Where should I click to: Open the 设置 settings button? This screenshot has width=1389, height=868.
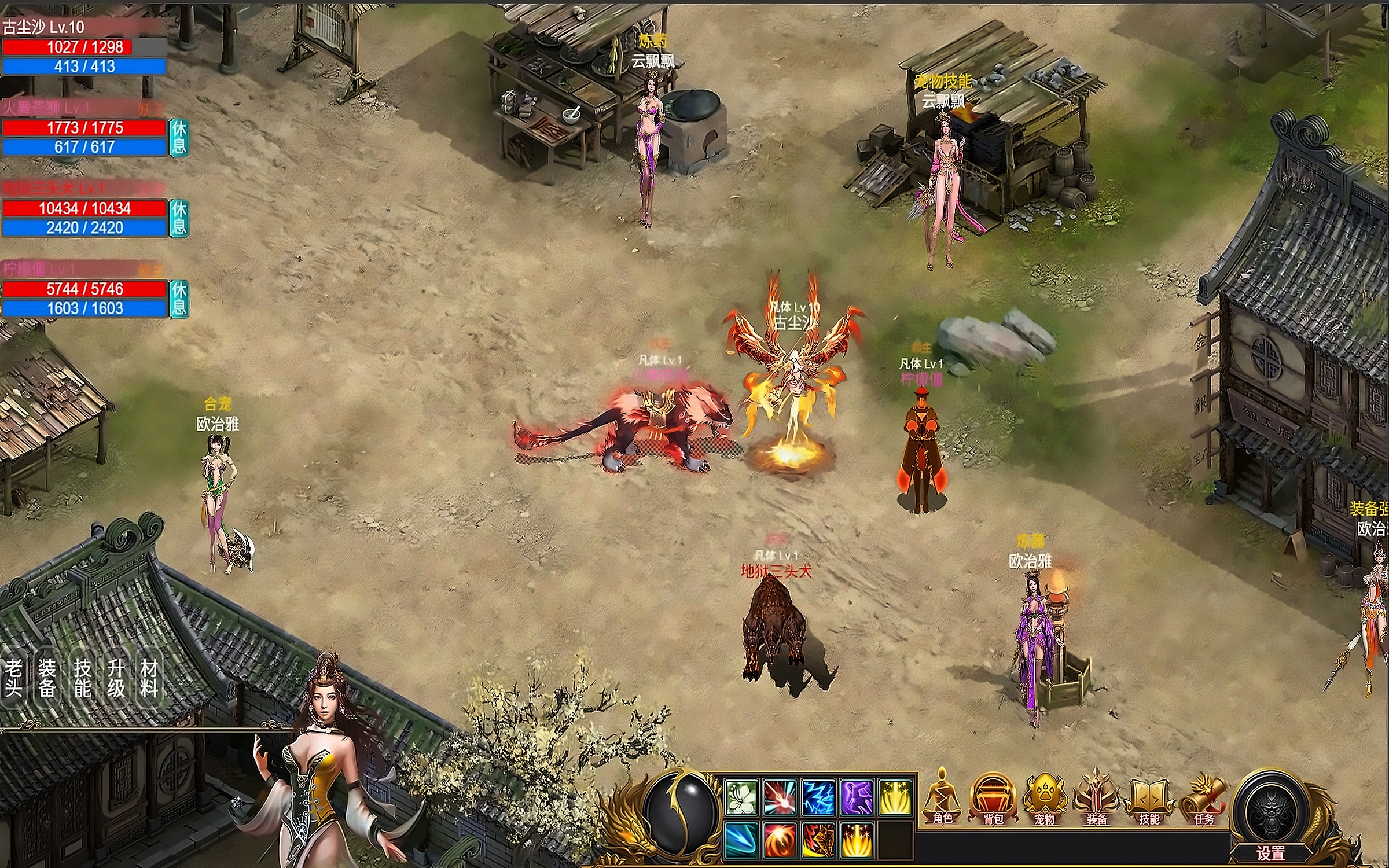(x=1270, y=852)
